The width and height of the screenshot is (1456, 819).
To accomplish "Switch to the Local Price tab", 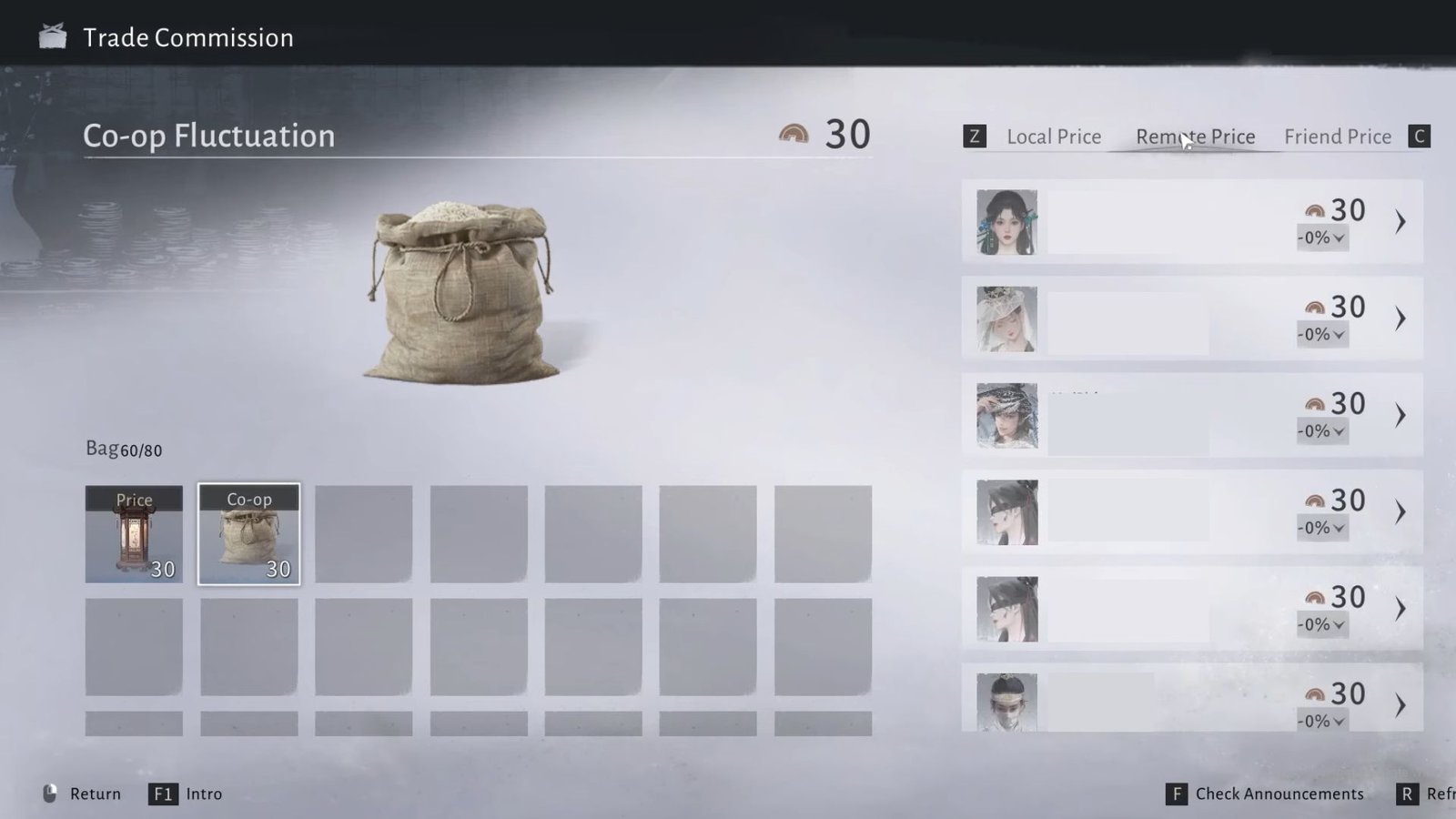I will pyautogui.click(x=1053, y=136).
